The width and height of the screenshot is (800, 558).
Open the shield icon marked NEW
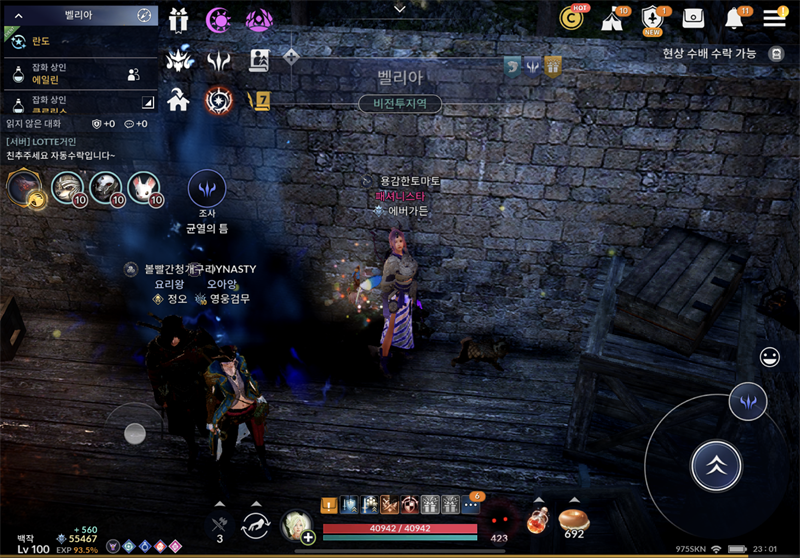click(x=653, y=18)
